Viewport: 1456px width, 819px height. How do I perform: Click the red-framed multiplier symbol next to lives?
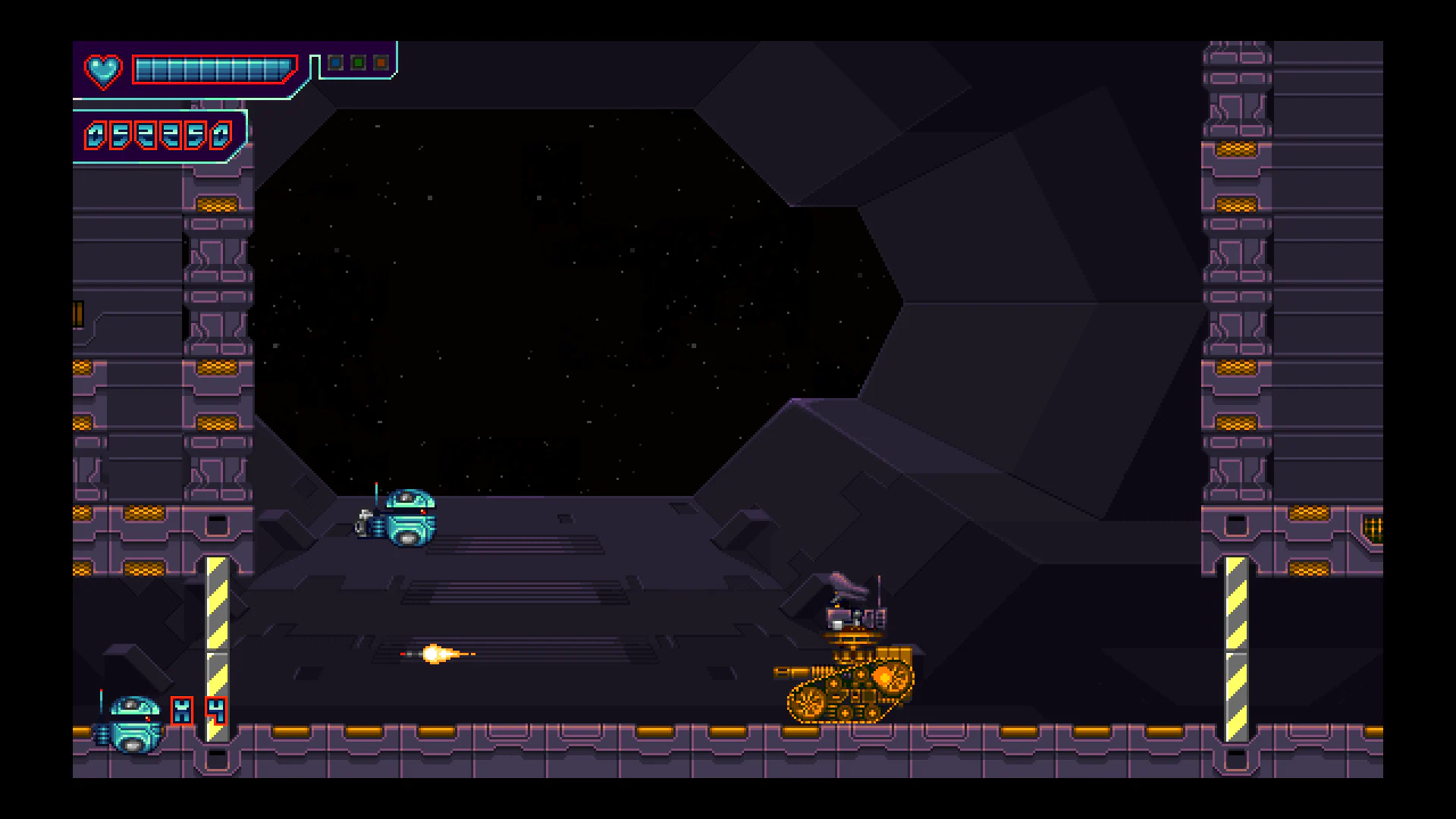(182, 711)
